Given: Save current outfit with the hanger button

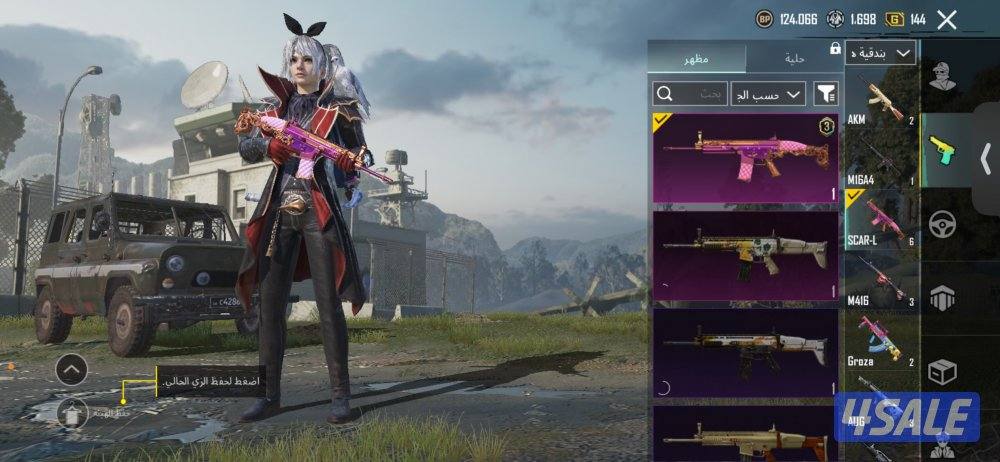Looking at the screenshot, I should [x=71, y=411].
